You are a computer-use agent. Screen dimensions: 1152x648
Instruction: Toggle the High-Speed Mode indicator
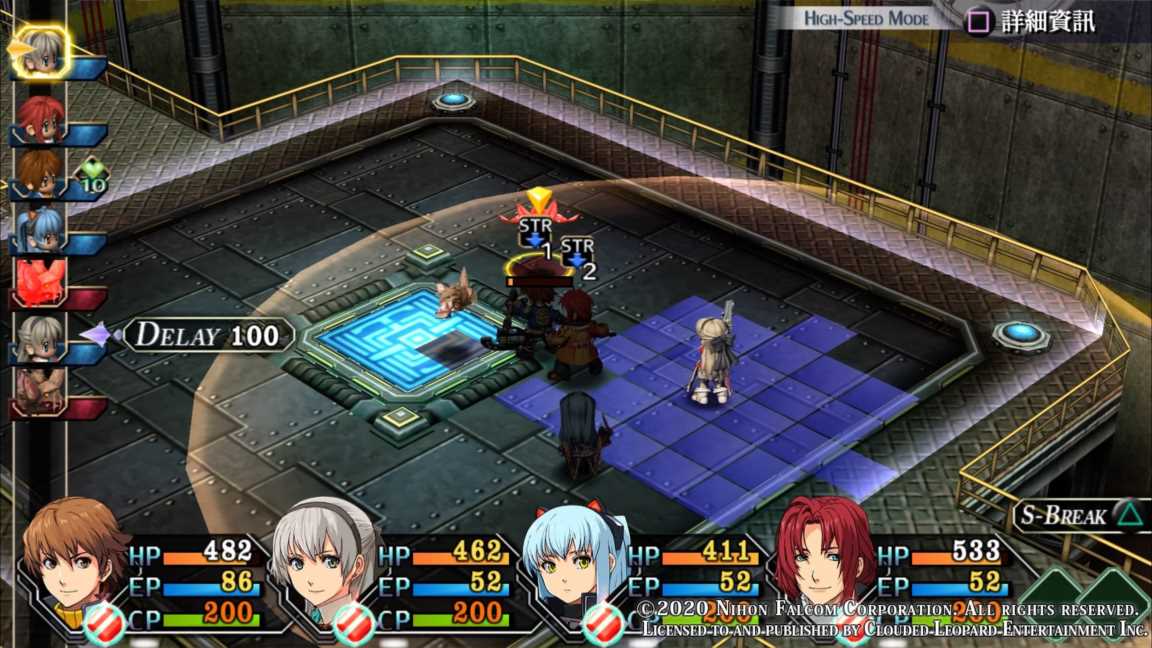(867, 19)
